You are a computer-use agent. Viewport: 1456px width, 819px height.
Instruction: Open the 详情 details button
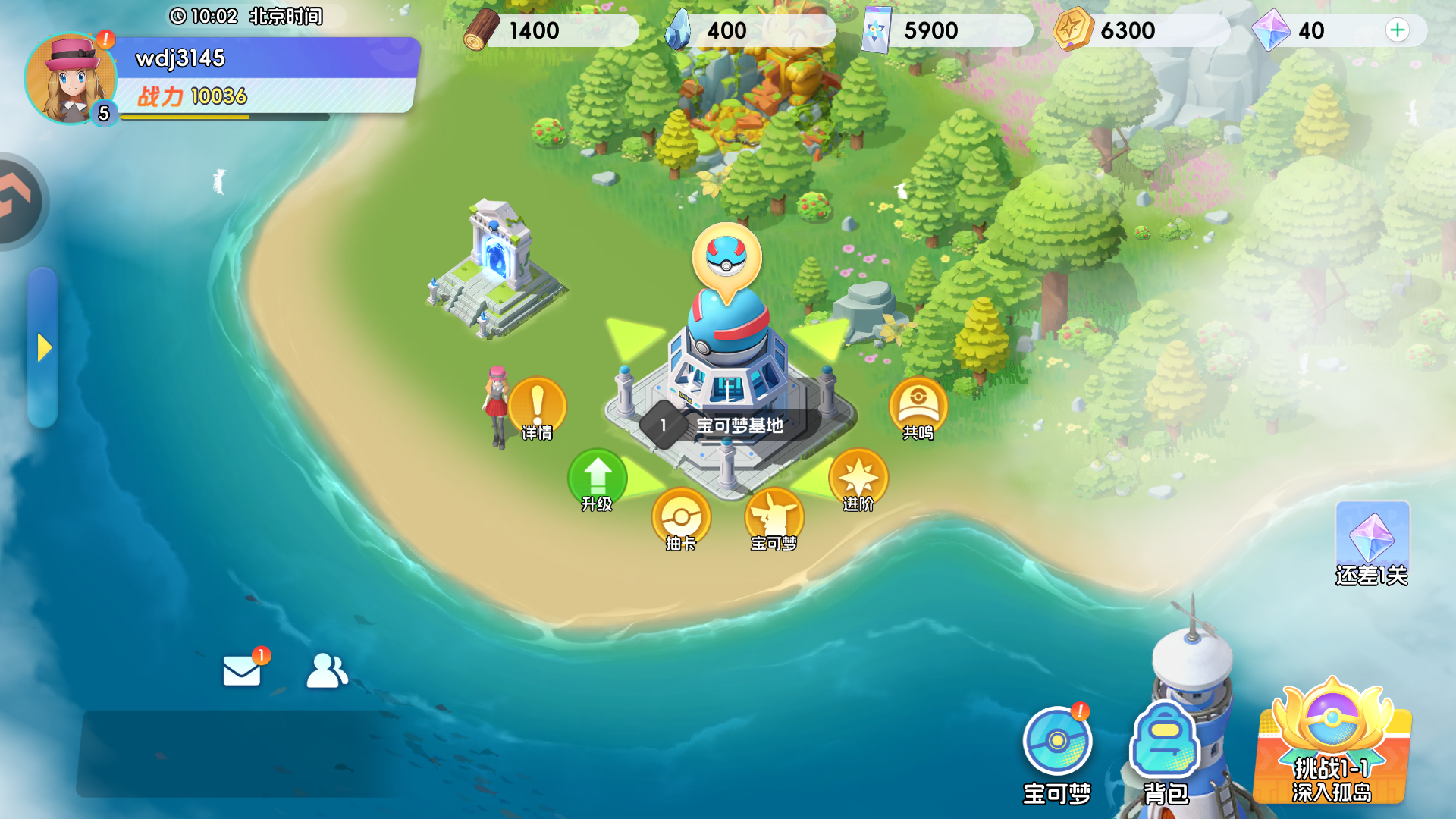[537, 408]
